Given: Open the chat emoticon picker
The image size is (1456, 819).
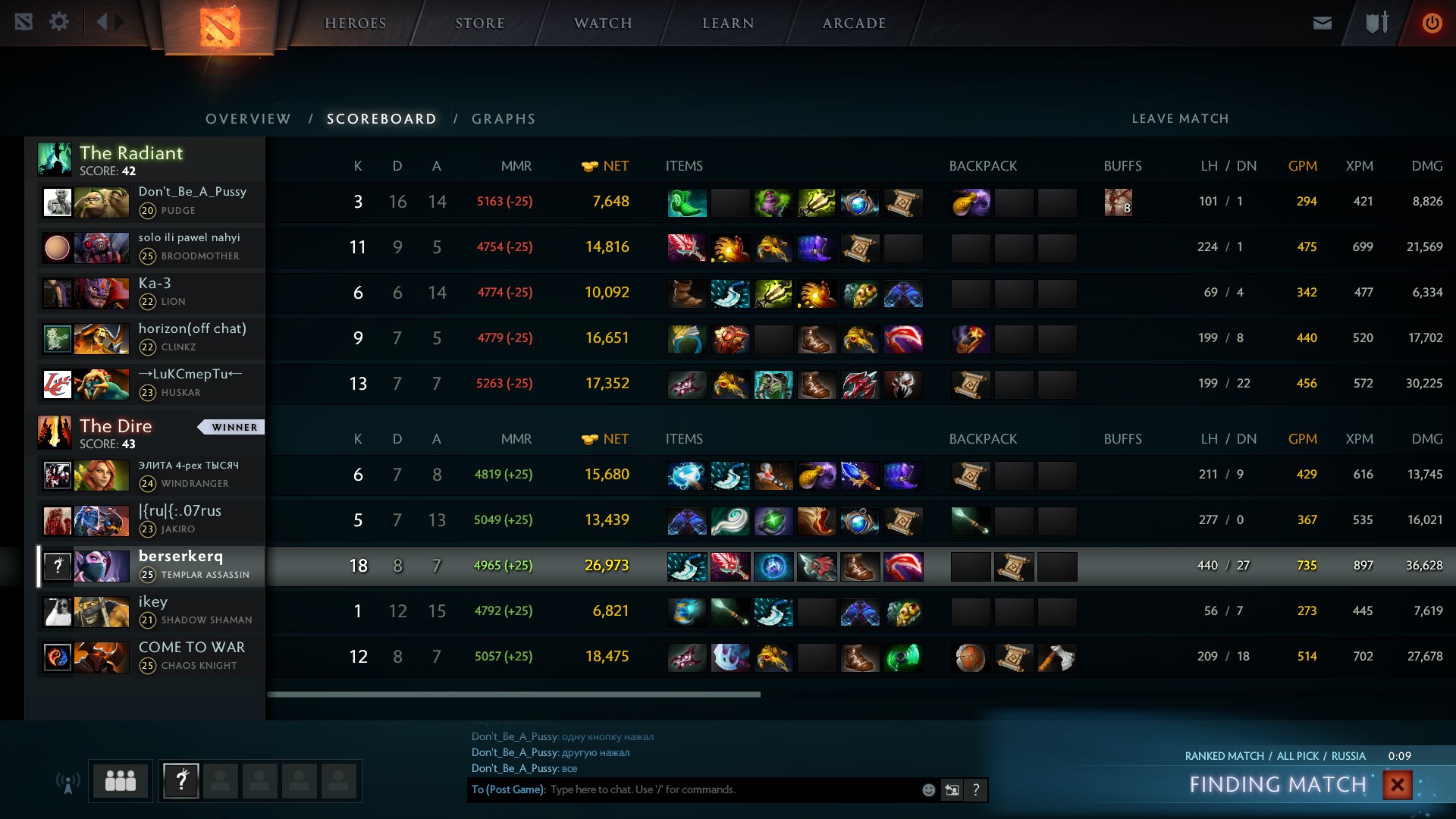Looking at the screenshot, I should point(928,790).
